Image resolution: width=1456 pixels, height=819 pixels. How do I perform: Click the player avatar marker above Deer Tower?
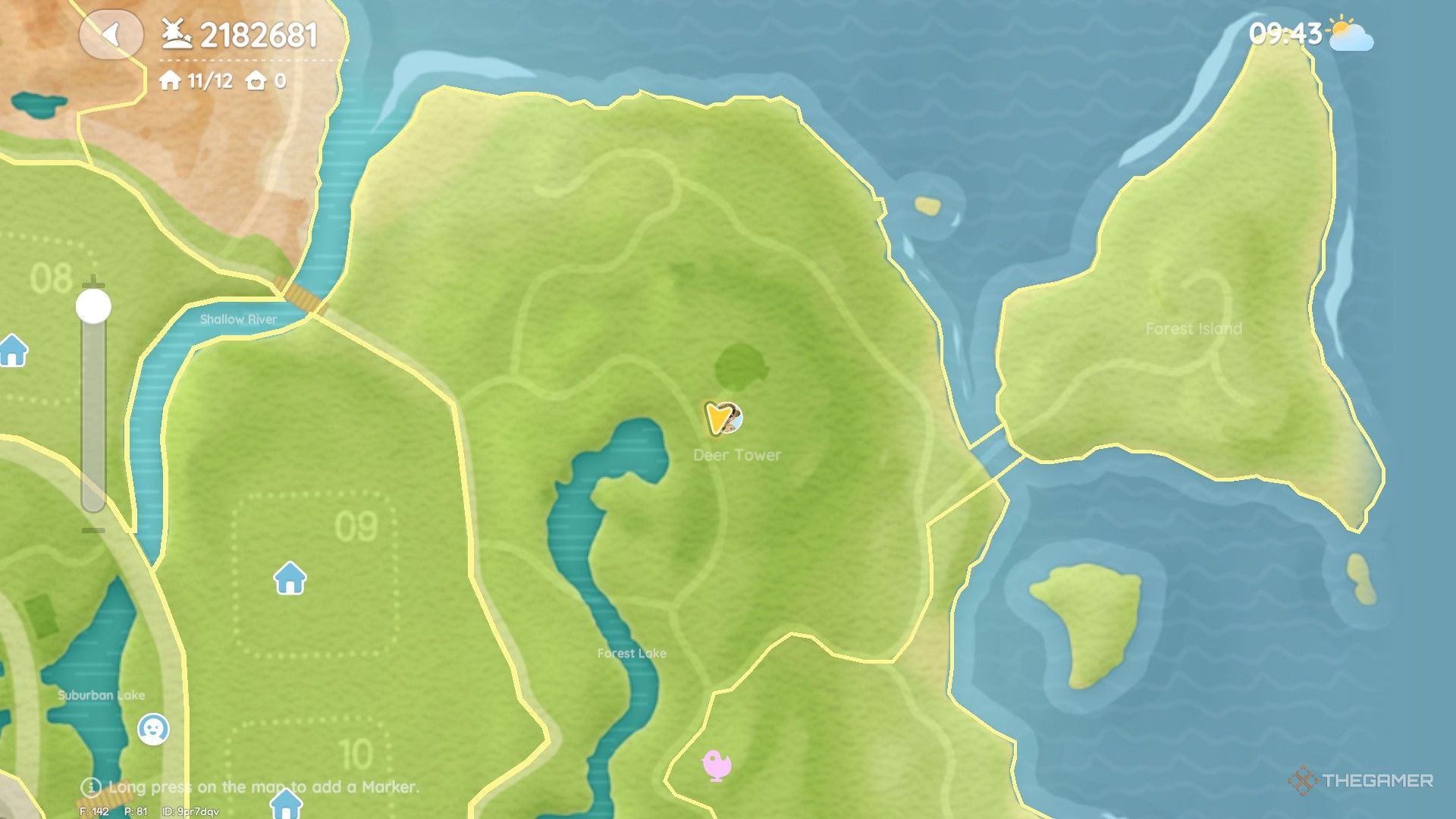coord(723,418)
